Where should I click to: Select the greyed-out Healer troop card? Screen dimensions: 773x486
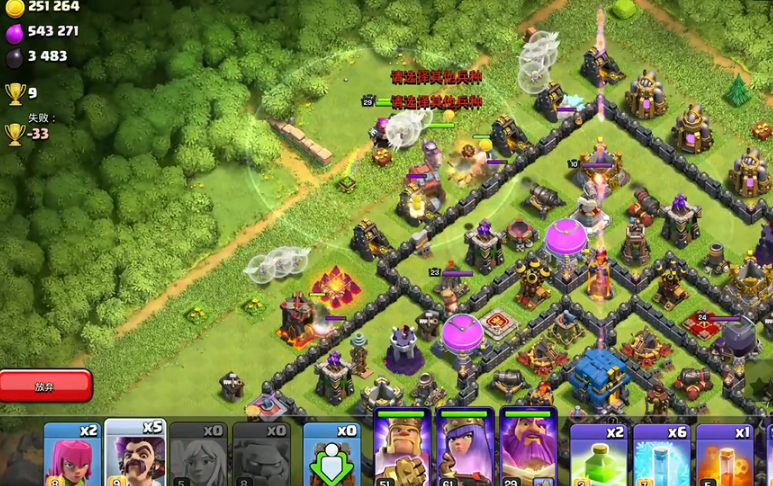point(198,455)
